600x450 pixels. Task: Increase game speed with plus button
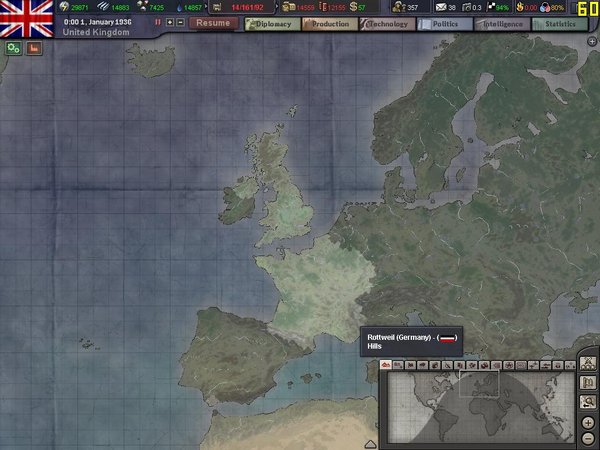[x=169, y=22]
